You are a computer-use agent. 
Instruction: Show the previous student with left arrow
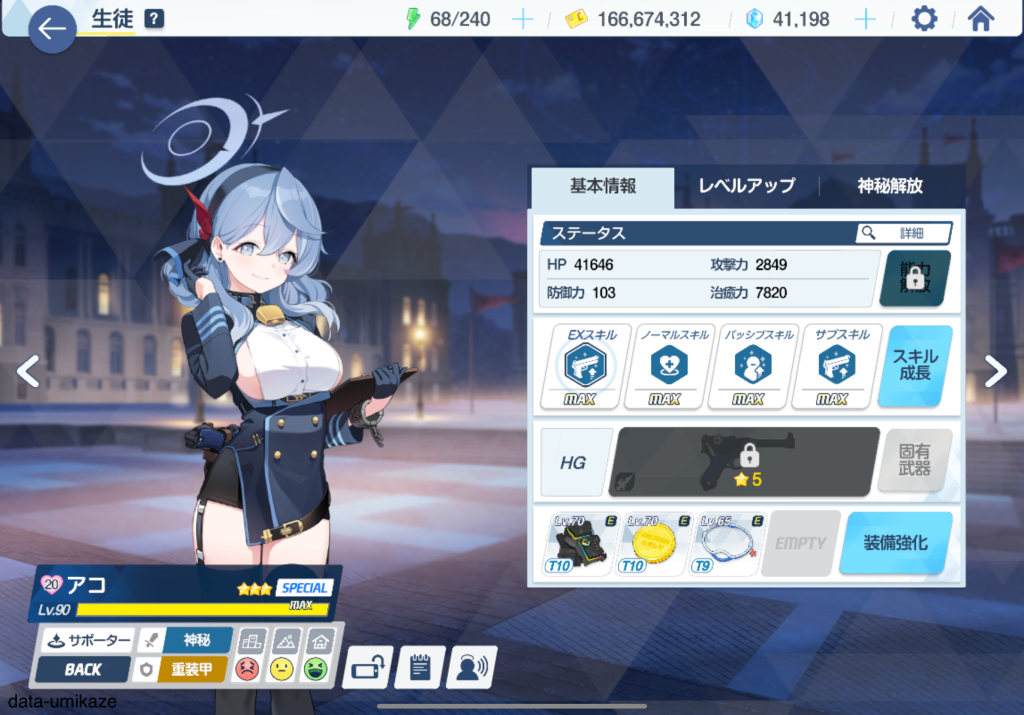tap(29, 371)
